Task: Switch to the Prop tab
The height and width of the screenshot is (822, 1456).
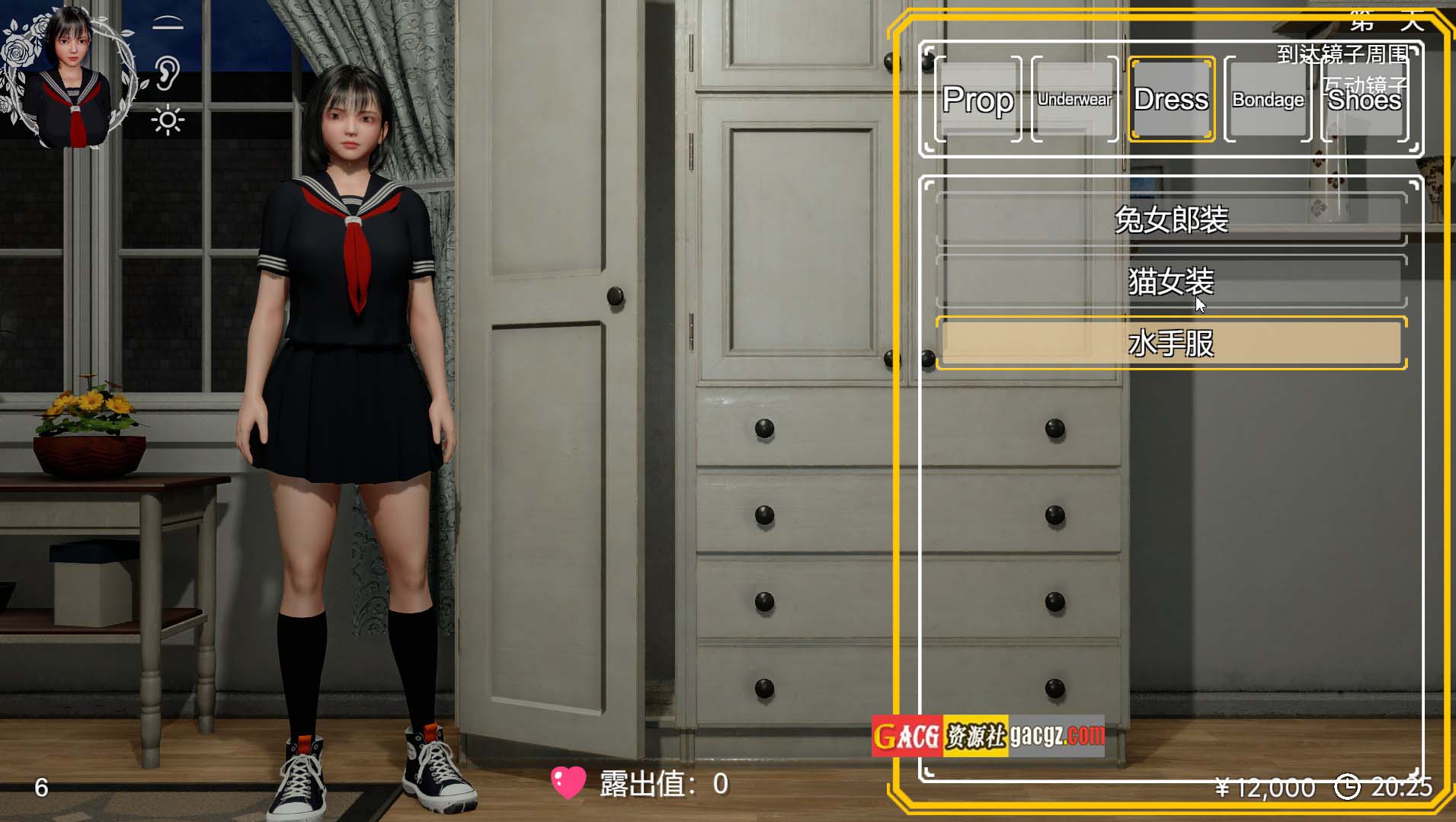Action: pos(978,100)
